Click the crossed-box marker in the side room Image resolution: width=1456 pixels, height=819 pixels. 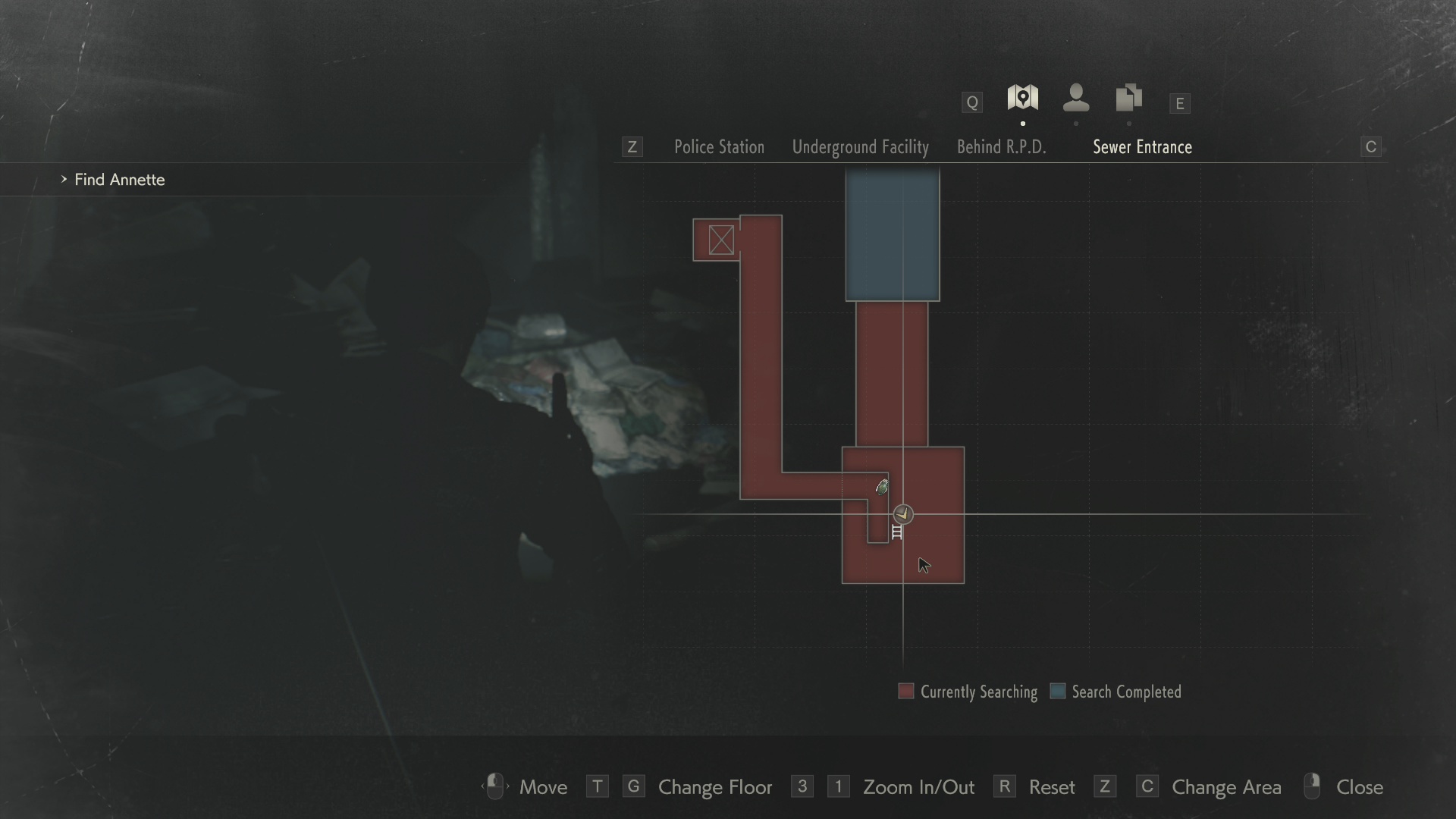point(721,240)
